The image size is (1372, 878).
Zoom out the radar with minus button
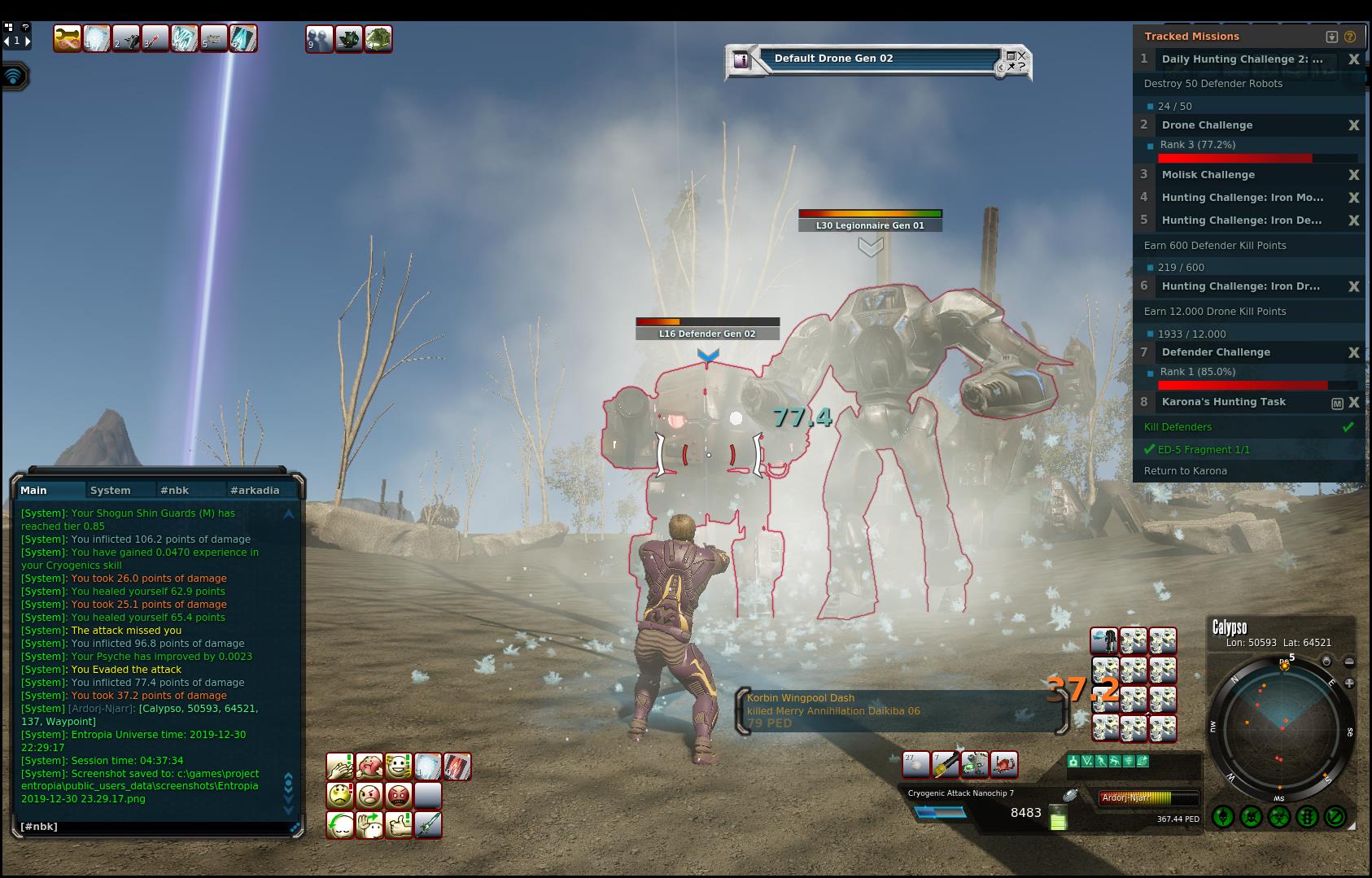[1349, 662]
